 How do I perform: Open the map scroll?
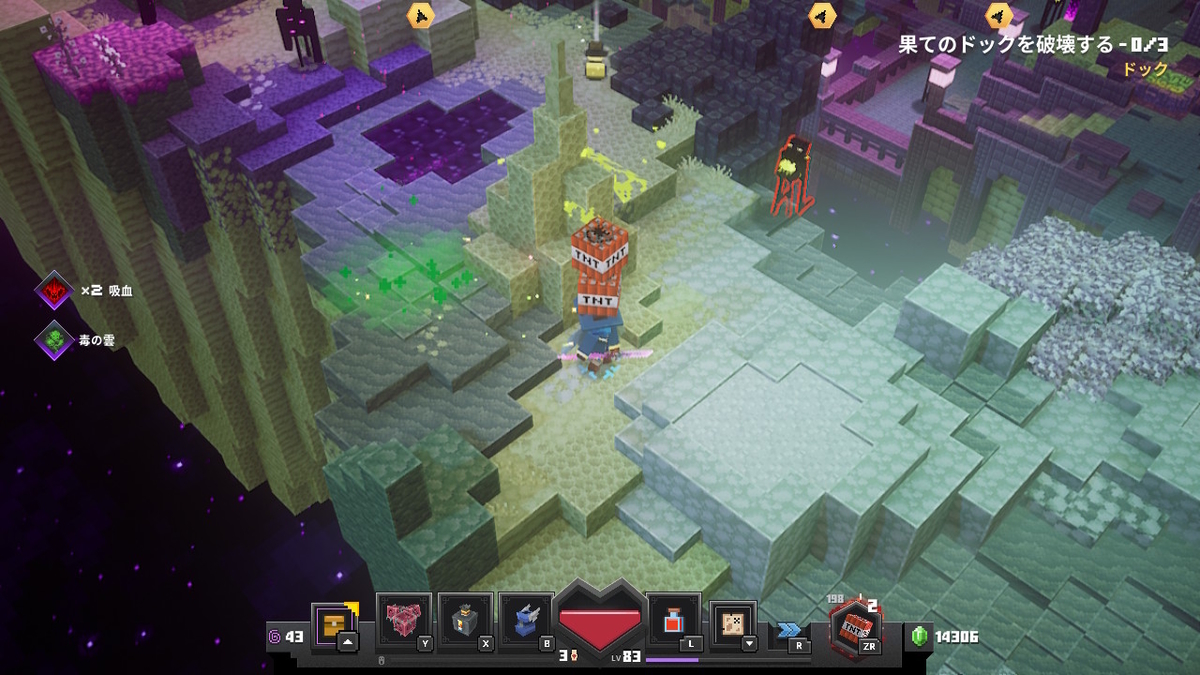[733, 622]
